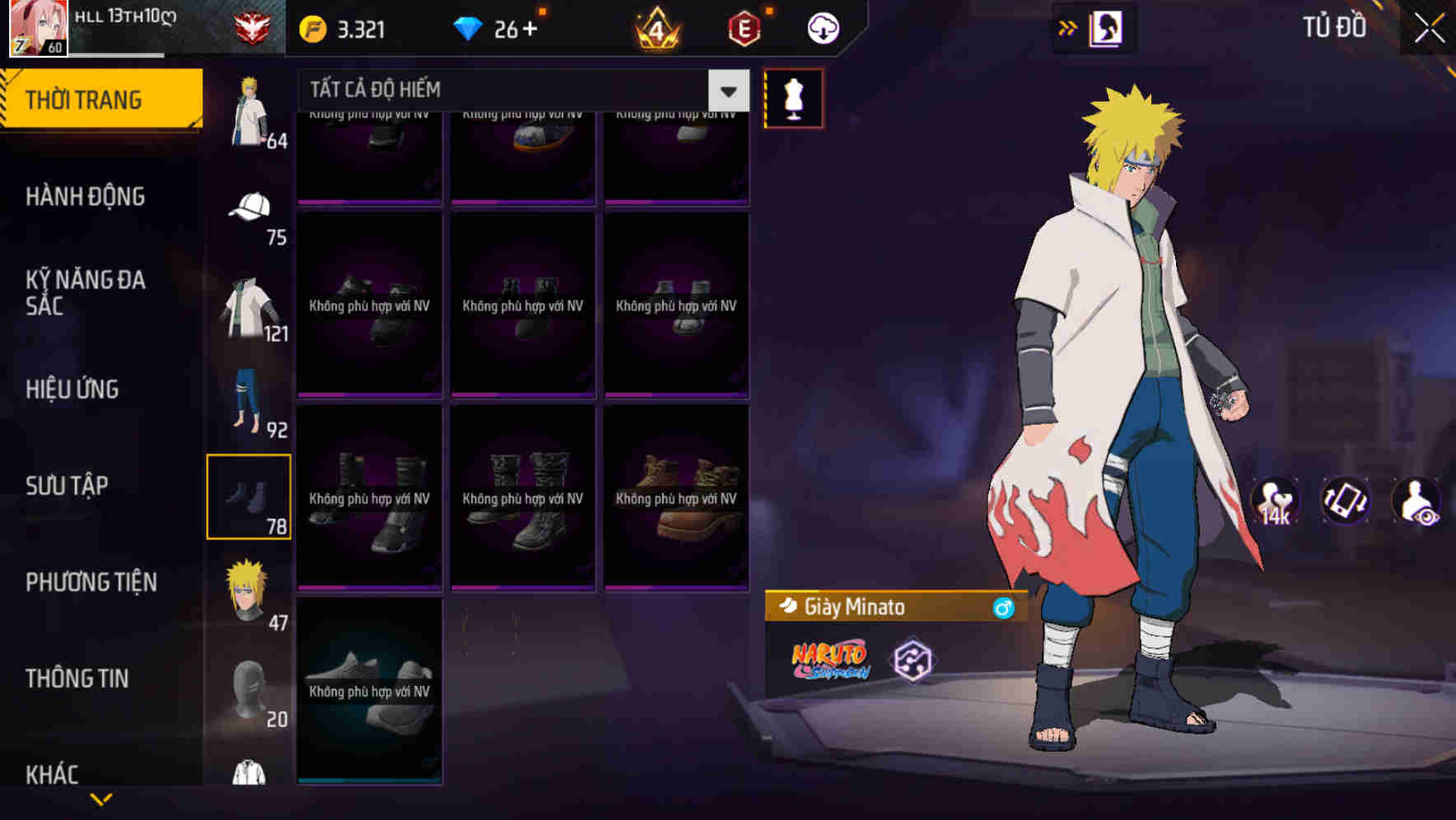Toggle the character preview eye icon
Image resolution: width=1456 pixels, height=820 pixels.
click(x=1415, y=502)
